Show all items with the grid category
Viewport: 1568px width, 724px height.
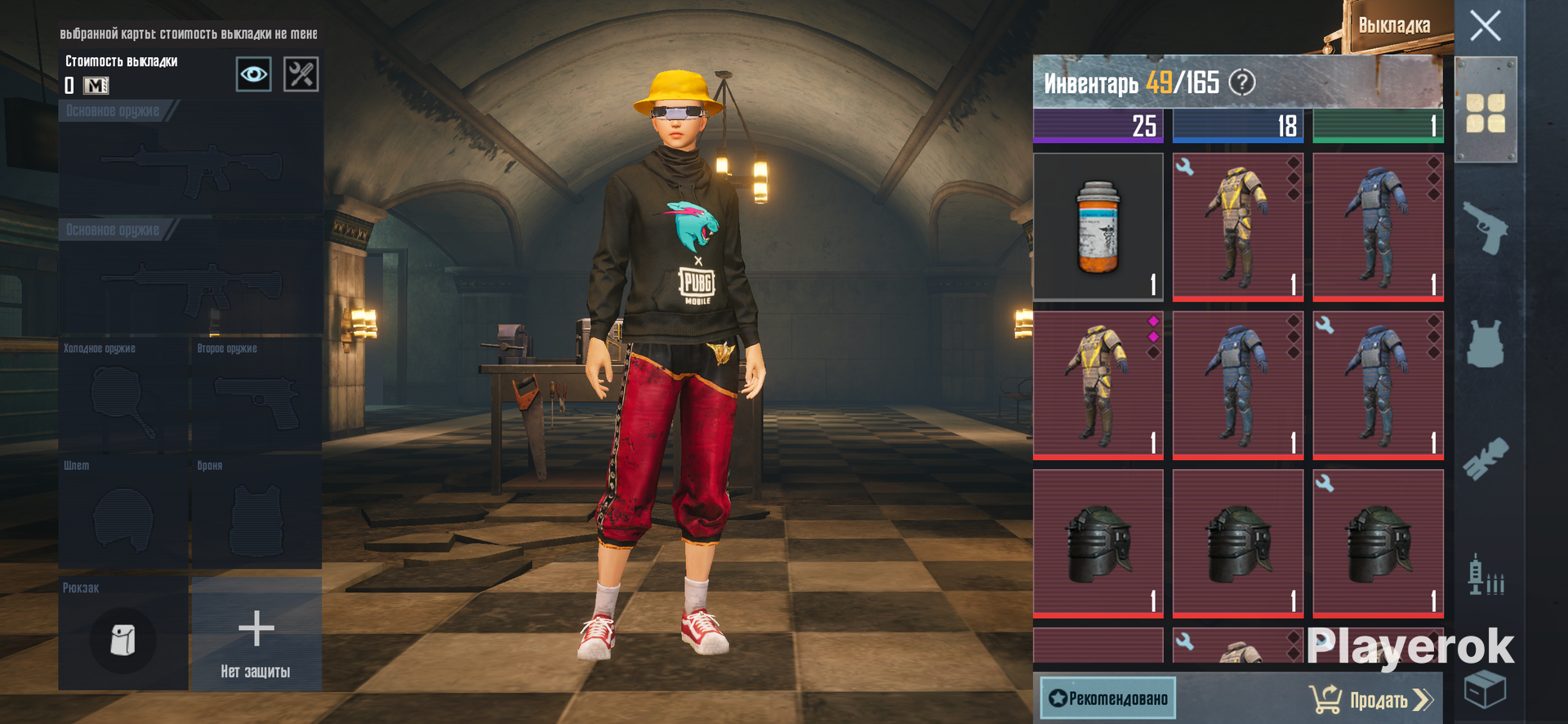[x=1485, y=113]
